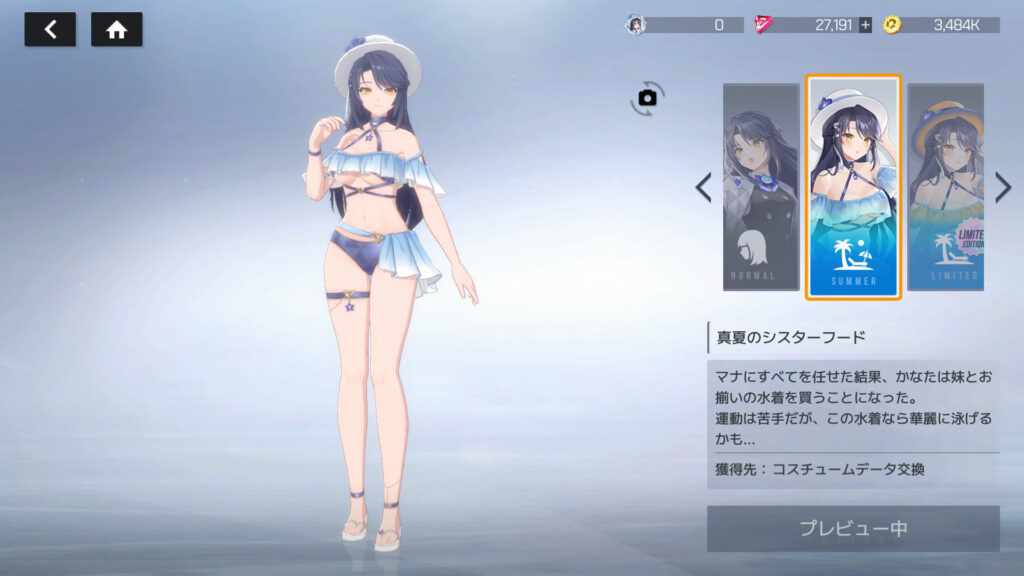The width and height of the screenshot is (1024, 576).
Task: Choose the LIMITED edition costume card
Action: pyautogui.click(x=945, y=187)
